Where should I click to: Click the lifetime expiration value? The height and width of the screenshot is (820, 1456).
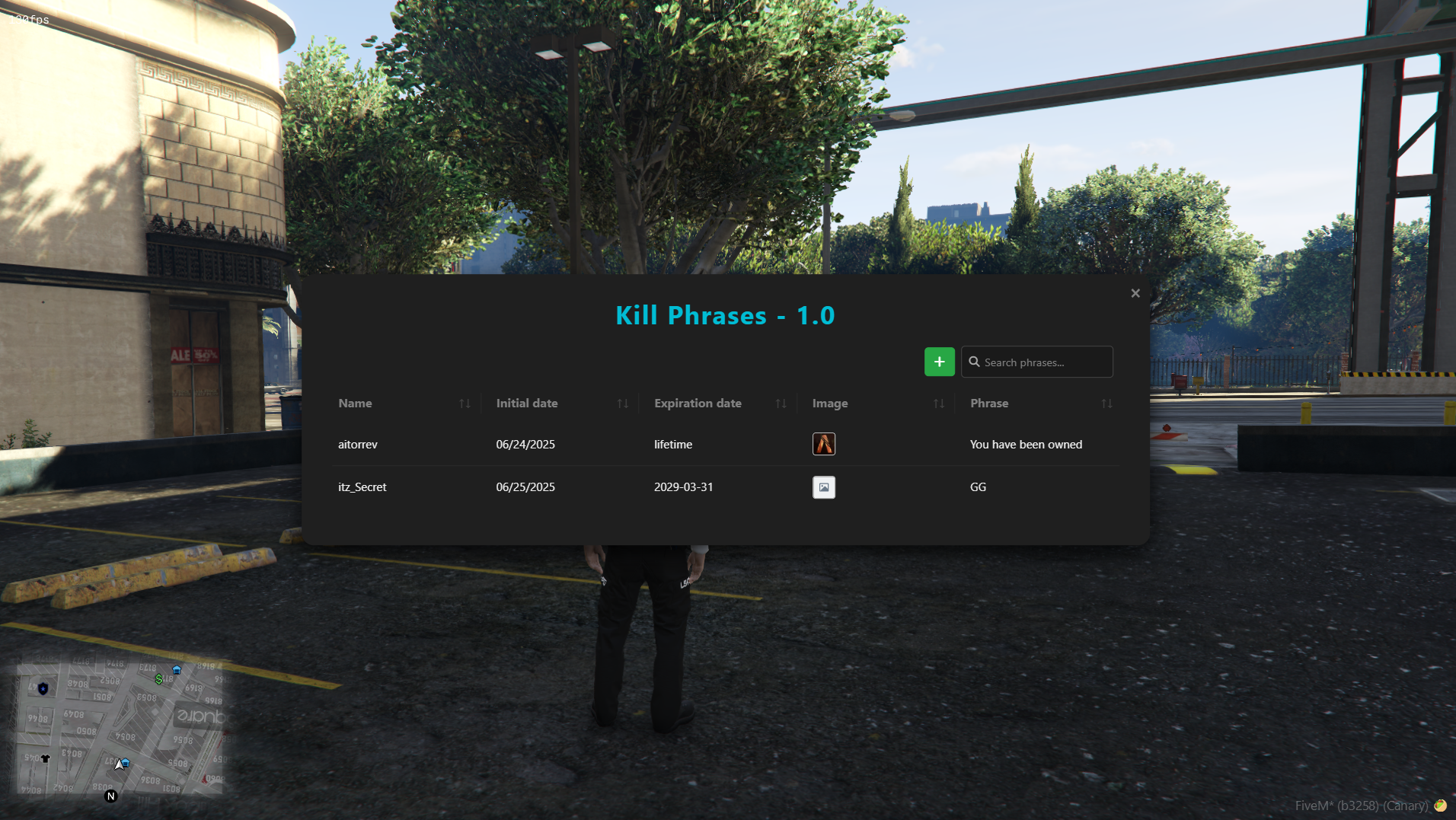[x=672, y=444]
